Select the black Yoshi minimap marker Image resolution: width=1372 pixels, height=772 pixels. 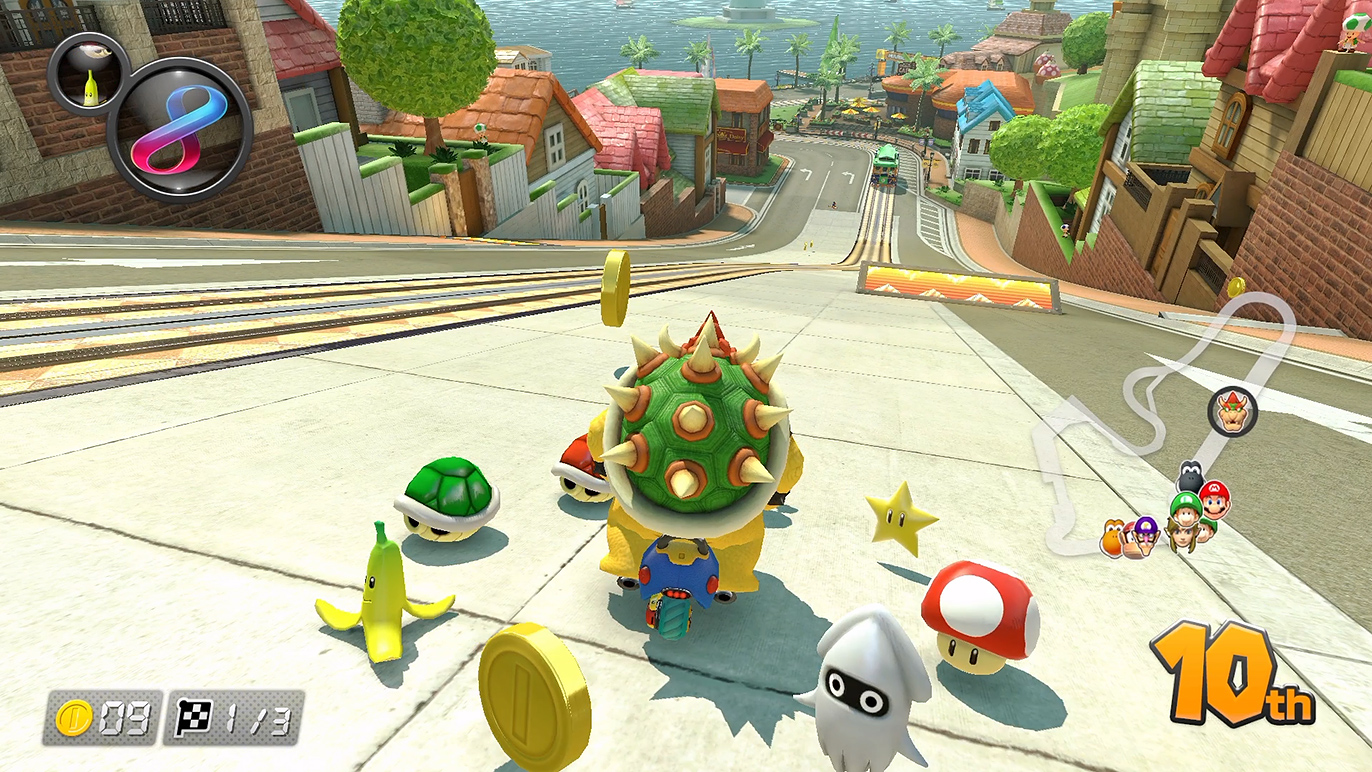[1189, 474]
